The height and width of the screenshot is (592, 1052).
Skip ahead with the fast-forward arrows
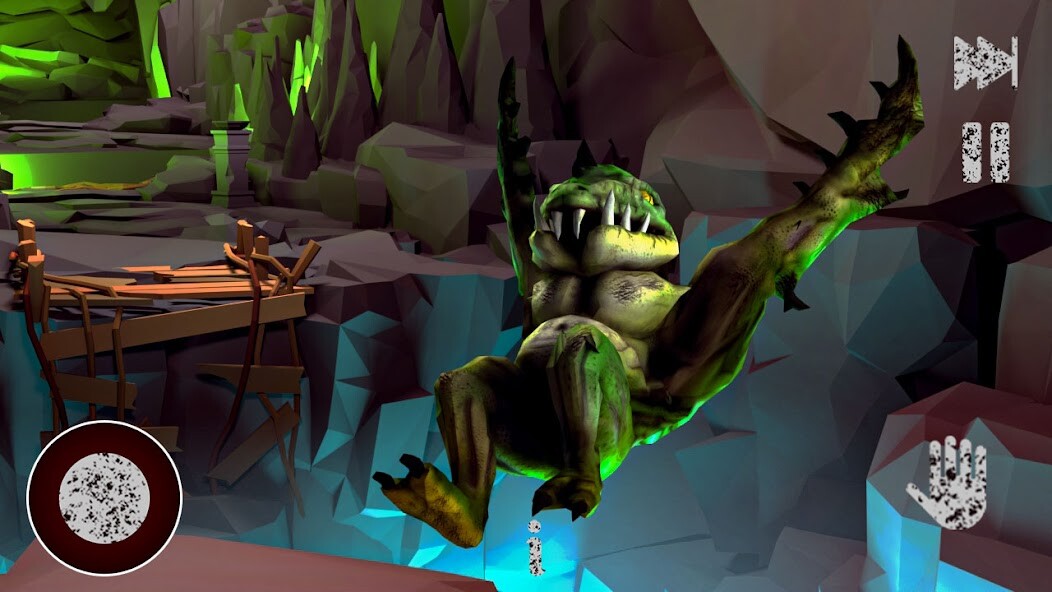[x=985, y=63]
